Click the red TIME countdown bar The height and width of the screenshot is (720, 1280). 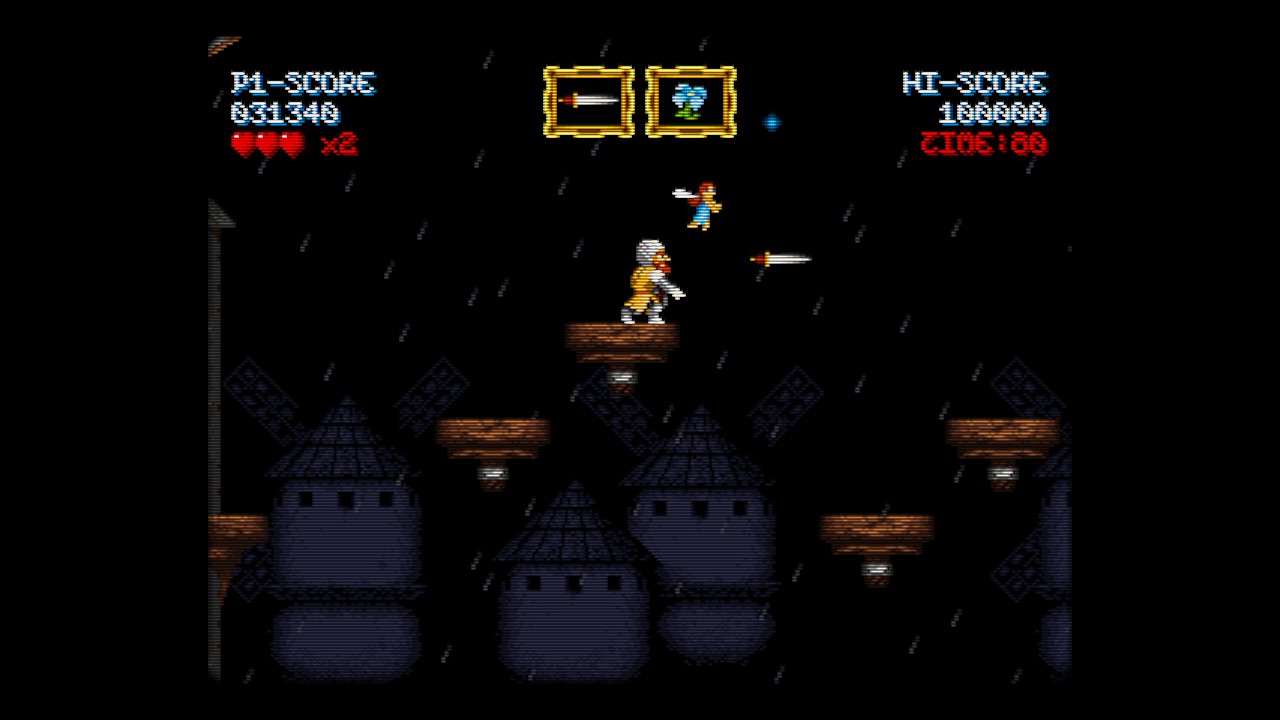[x=987, y=143]
